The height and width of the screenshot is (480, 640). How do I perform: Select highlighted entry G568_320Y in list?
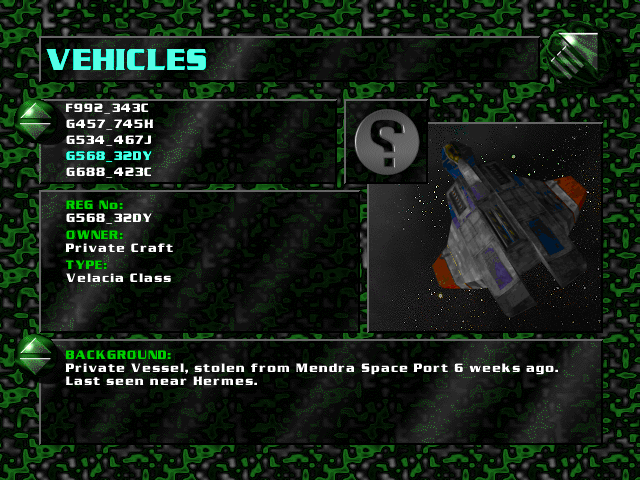[108, 155]
